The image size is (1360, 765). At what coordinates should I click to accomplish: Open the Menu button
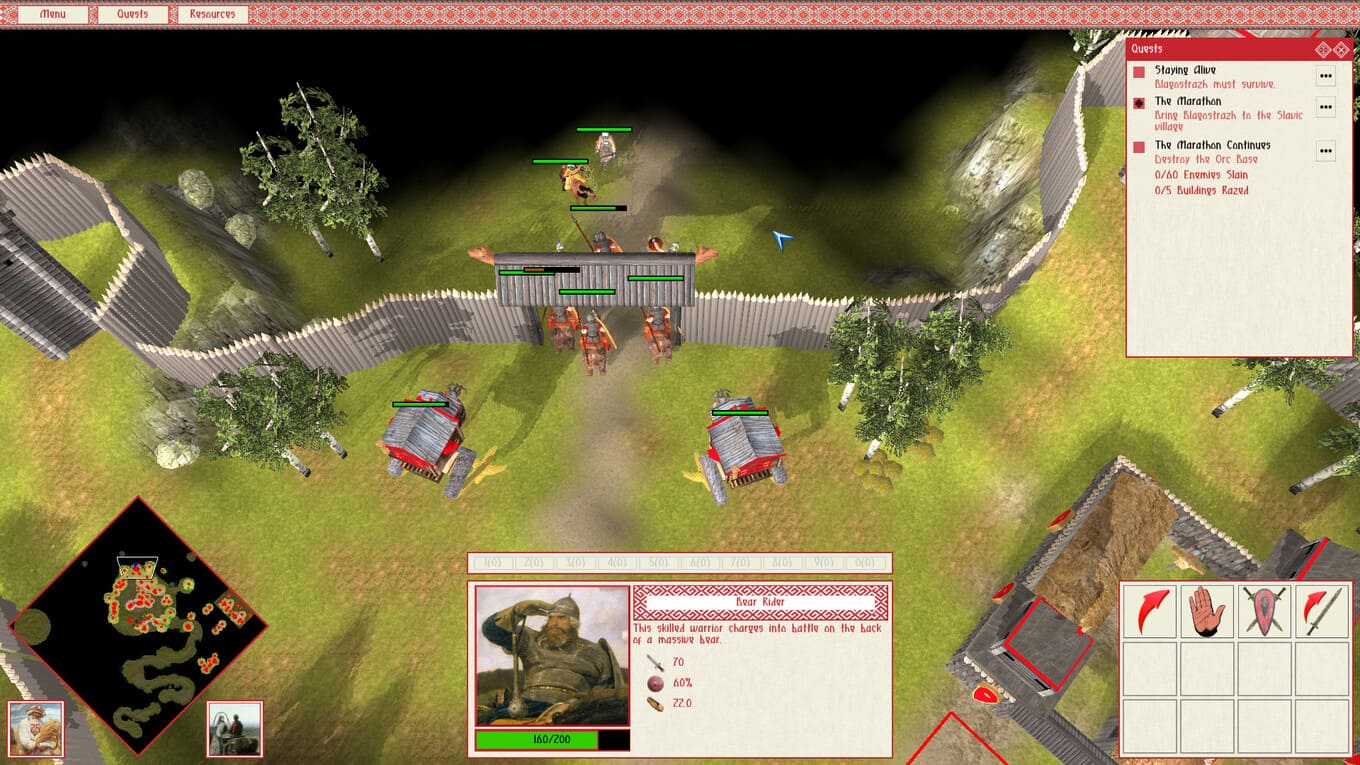pos(51,14)
